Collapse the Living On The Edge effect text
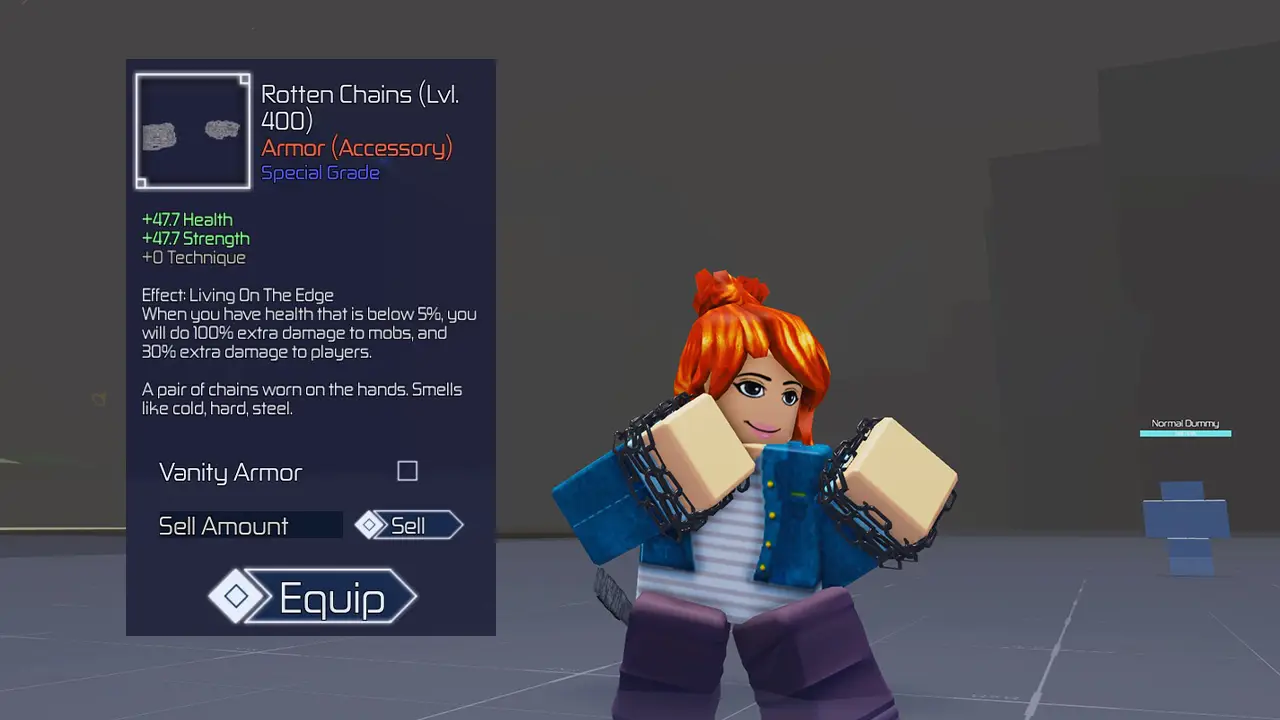 coord(308,322)
